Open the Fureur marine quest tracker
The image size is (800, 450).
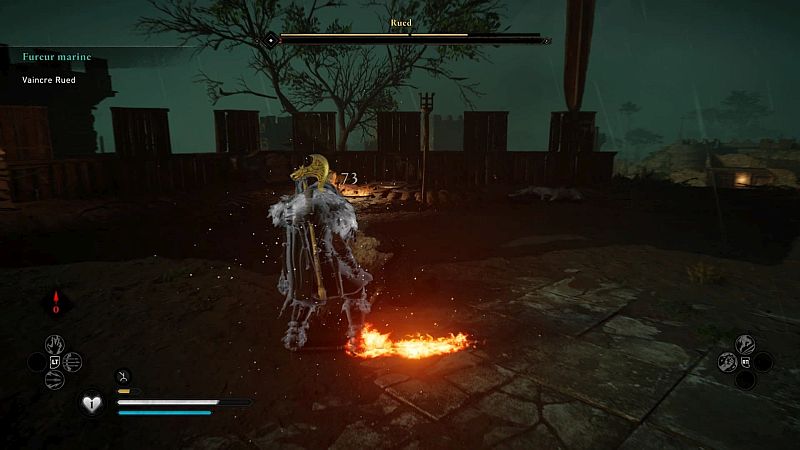pyautogui.click(x=56, y=57)
